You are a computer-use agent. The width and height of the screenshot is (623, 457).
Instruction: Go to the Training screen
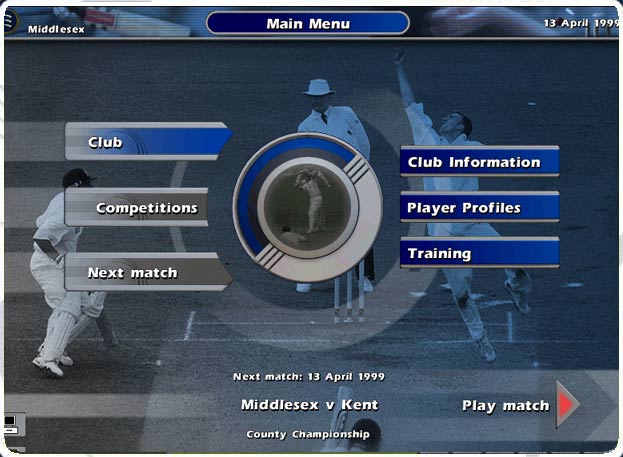pyautogui.click(x=478, y=253)
